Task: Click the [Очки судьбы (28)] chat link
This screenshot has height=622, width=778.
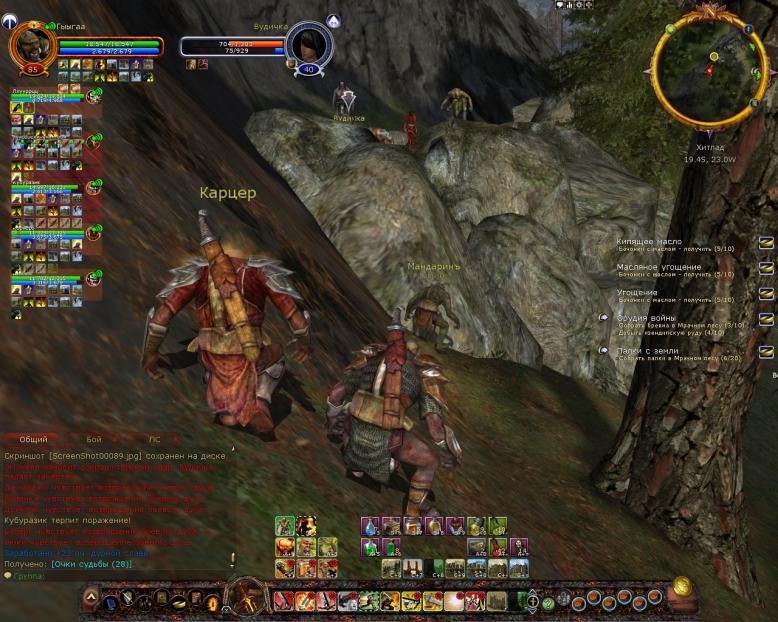Action: (93, 565)
